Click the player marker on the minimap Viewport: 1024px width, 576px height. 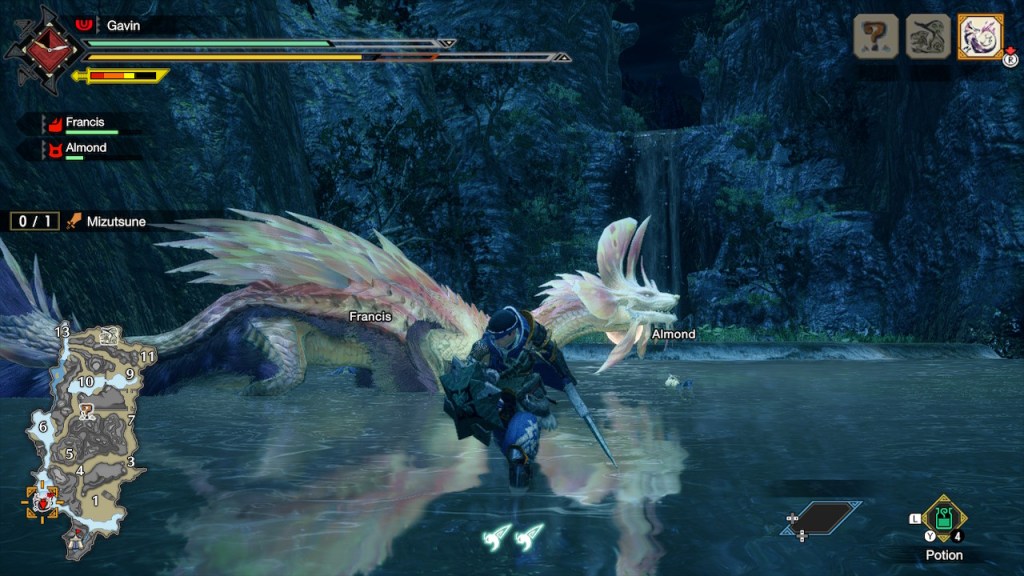(41, 500)
